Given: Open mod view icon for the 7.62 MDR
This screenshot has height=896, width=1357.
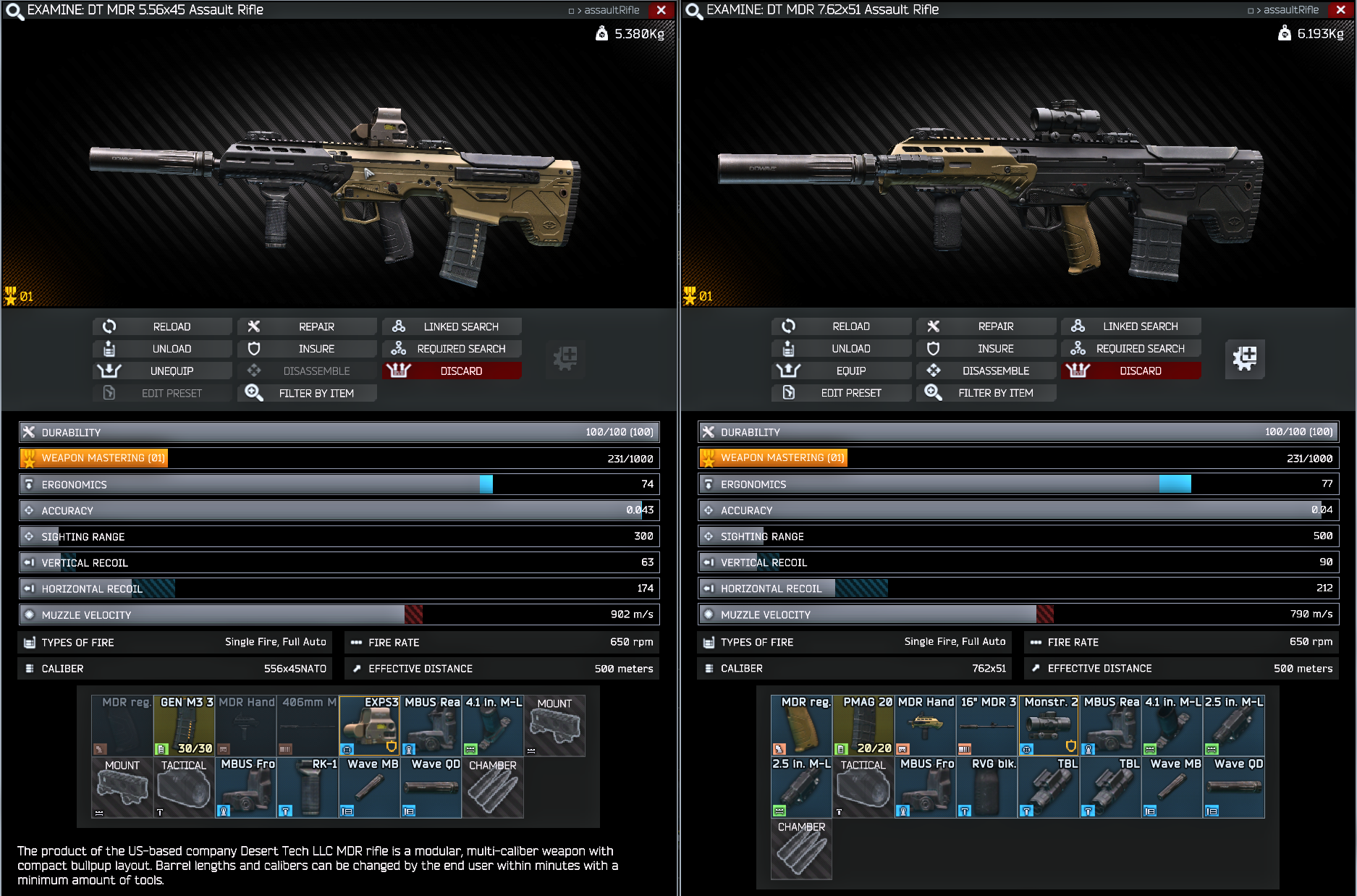Looking at the screenshot, I should click(x=1245, y=359).
